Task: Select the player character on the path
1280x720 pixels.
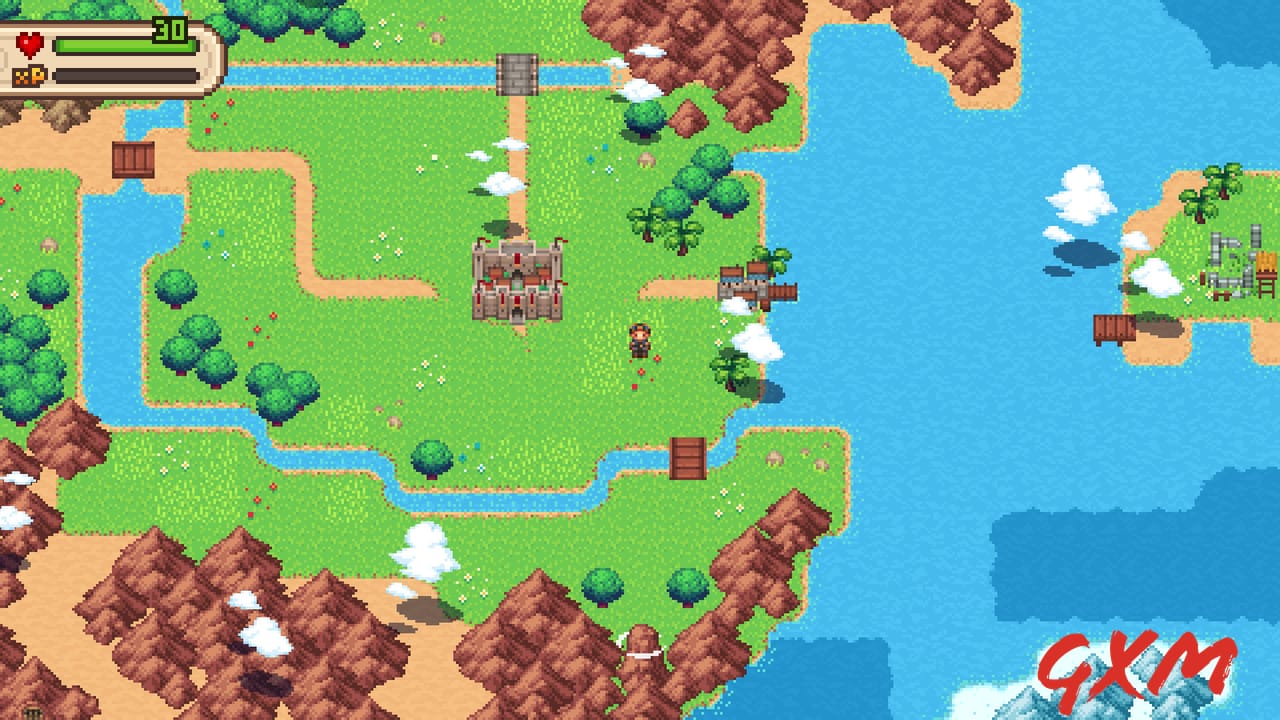Action: tap(639, 342)
